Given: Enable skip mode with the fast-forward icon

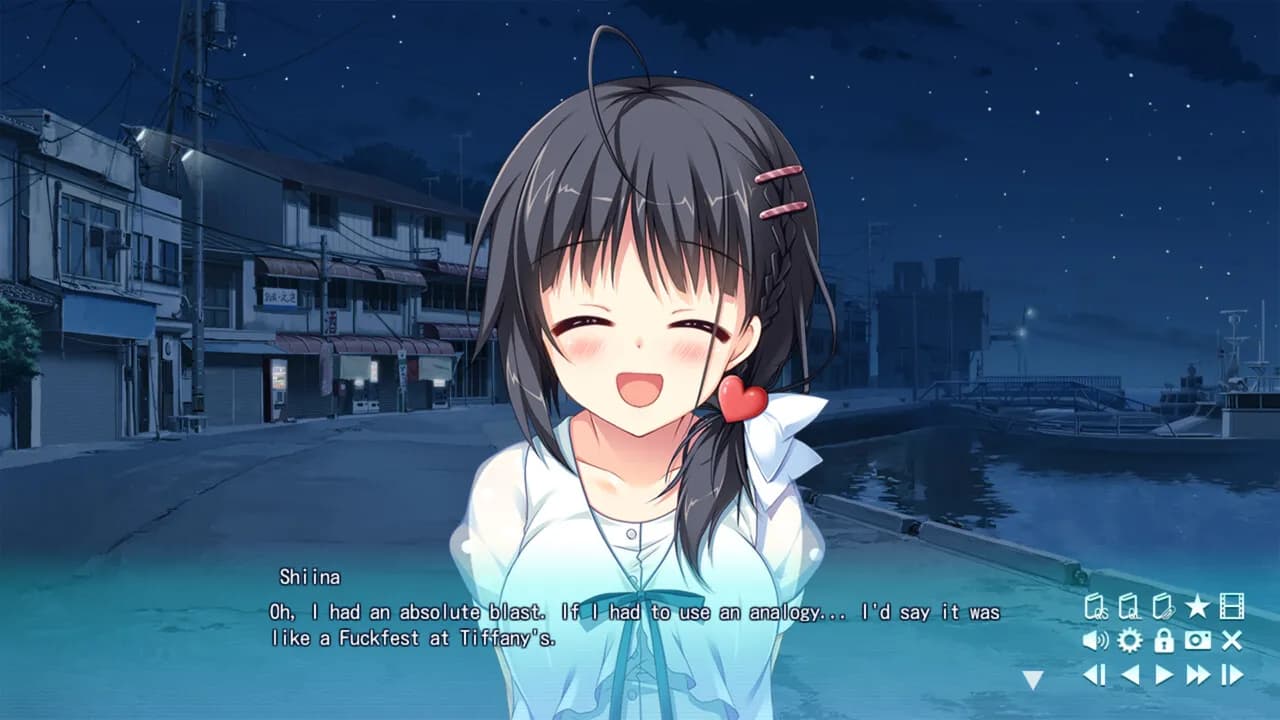Looking at the screenshot, I should point(1197,673).
